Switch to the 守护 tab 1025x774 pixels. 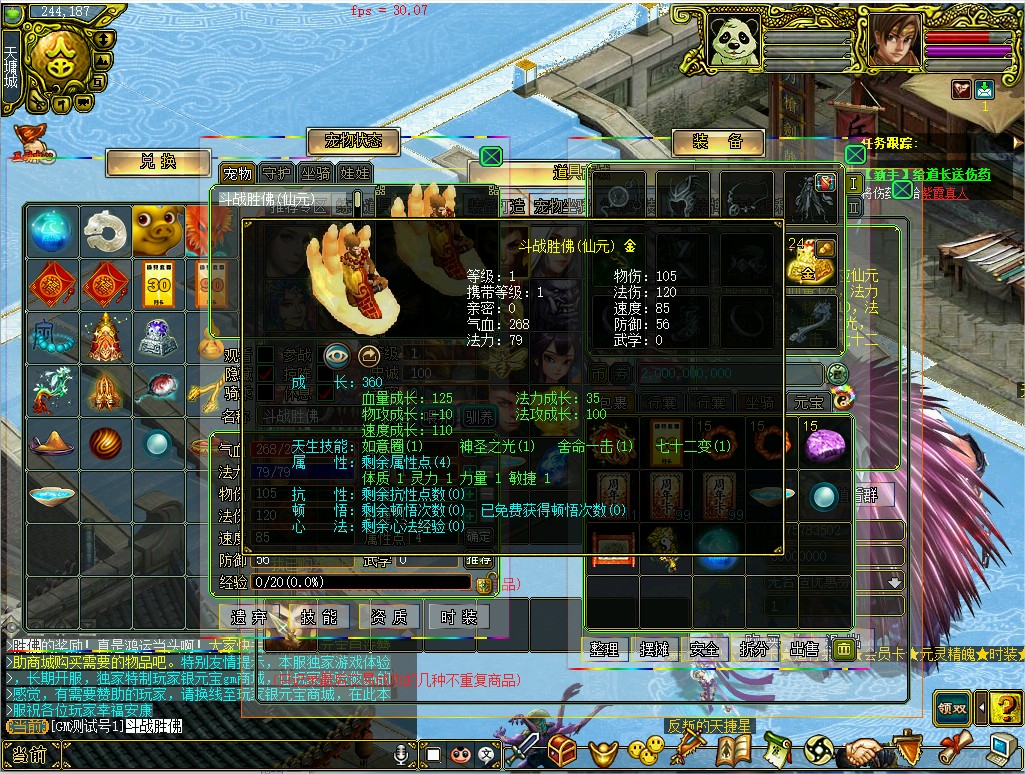275,174
